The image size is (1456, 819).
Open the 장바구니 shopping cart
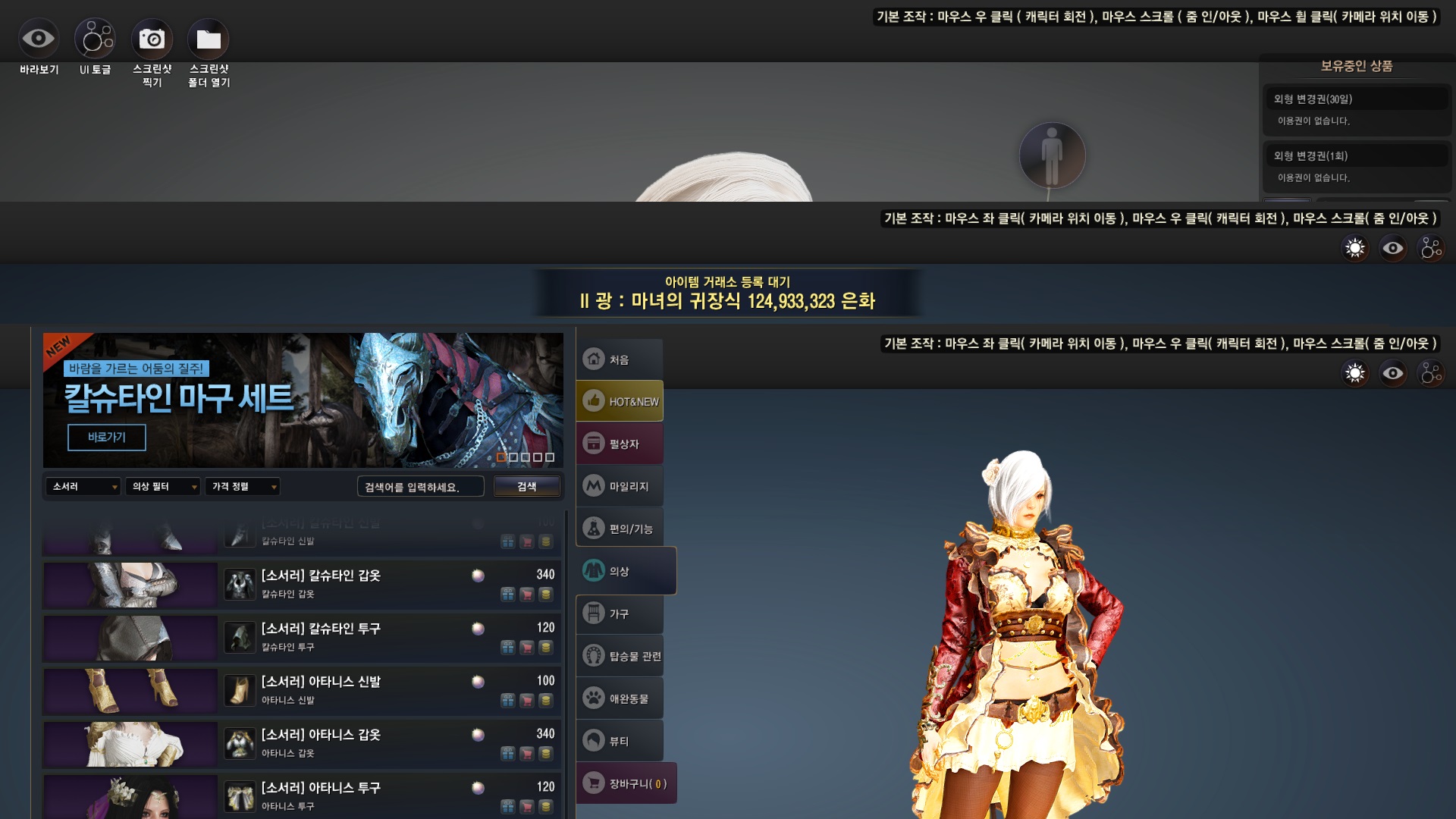tap(626, 783)
